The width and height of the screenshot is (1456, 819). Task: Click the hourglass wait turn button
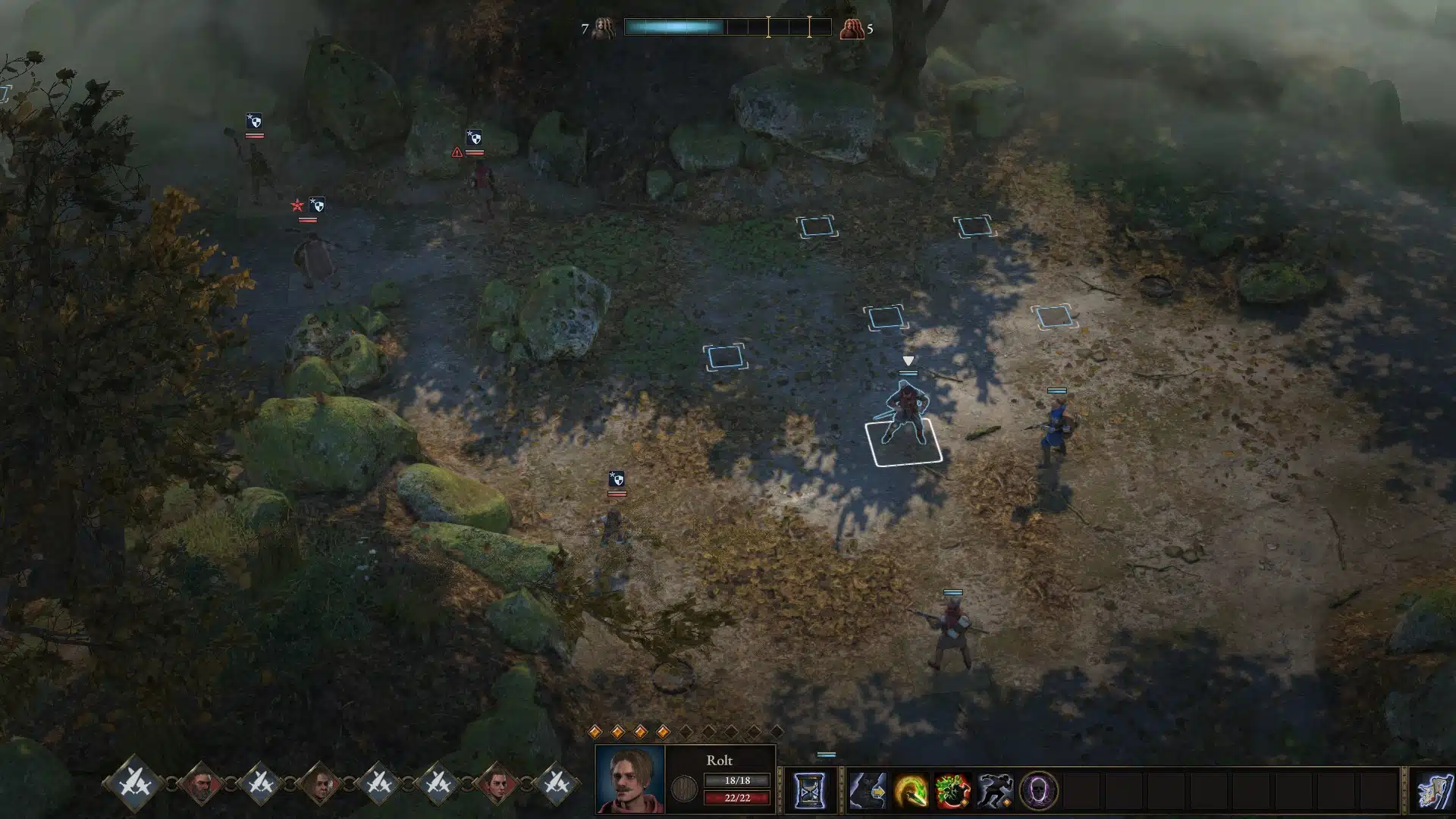click(x=809, y=792)
